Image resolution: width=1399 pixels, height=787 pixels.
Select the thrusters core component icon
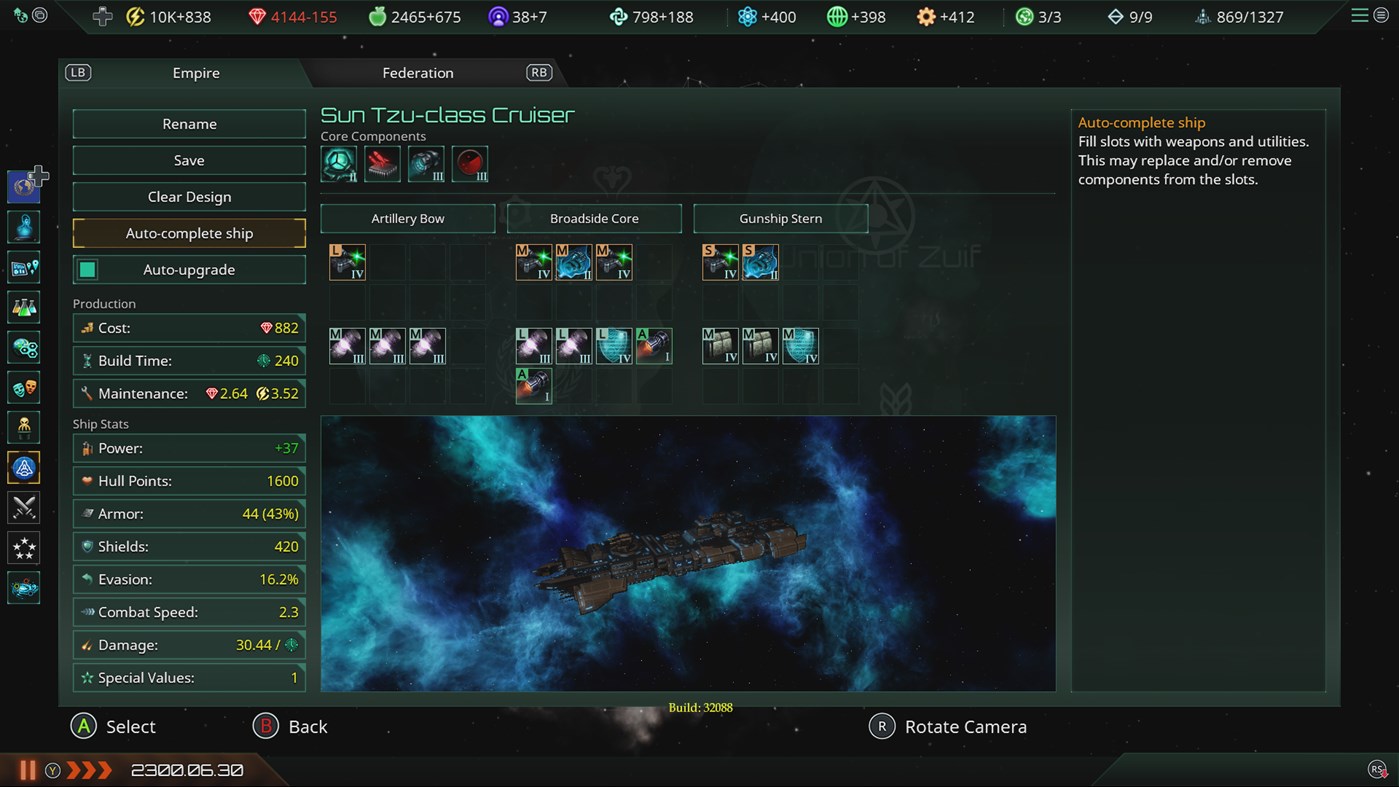pyautogui.click(x=425, y=164)
